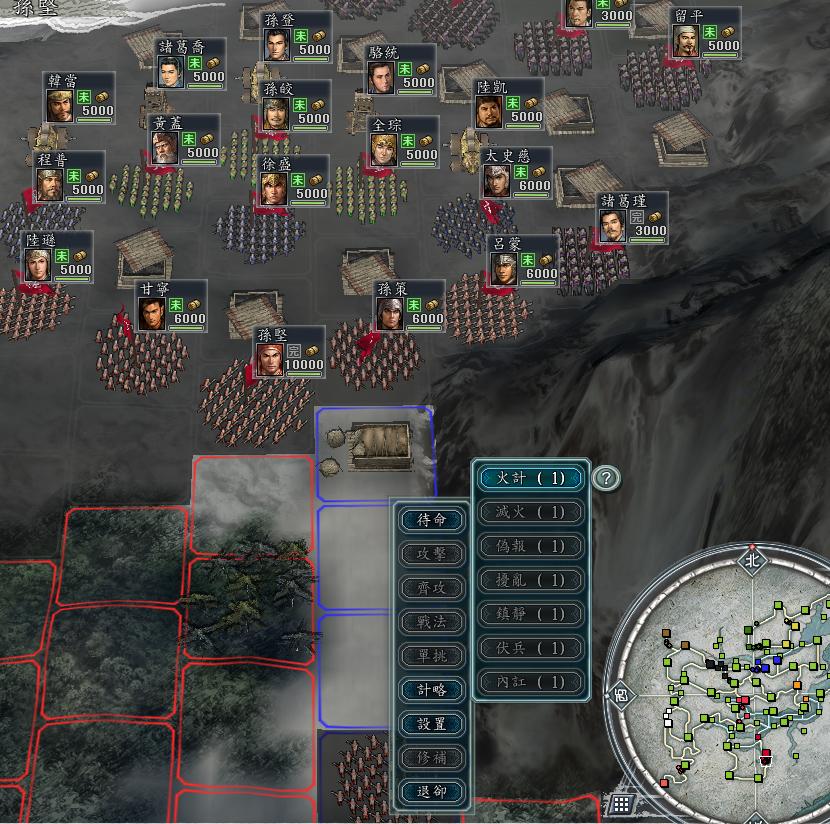830x824 pixels.
Task: Click the 北 north compass marker
Action: [752, 560]
